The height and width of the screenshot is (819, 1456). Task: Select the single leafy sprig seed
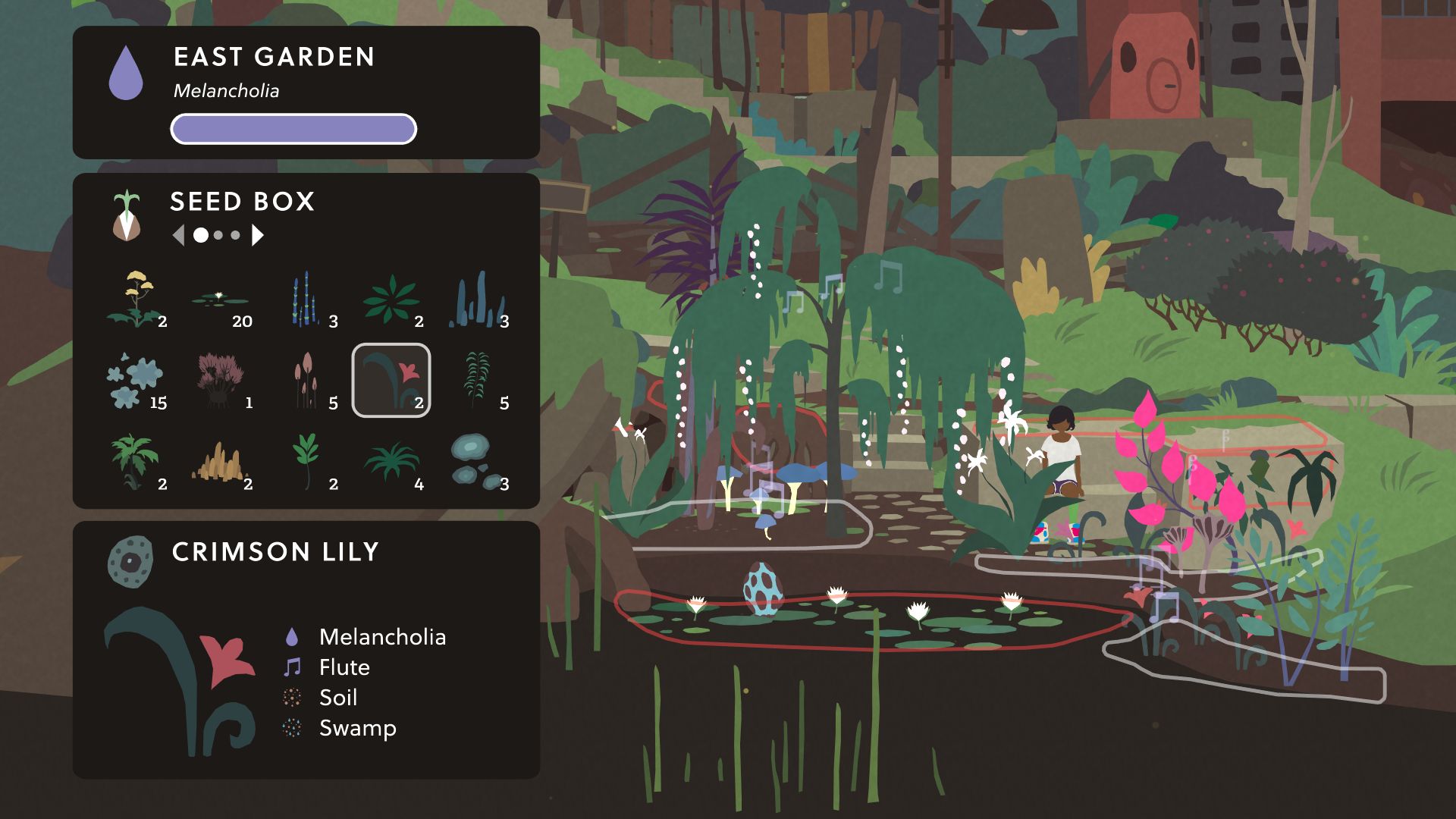coord(307,462)
